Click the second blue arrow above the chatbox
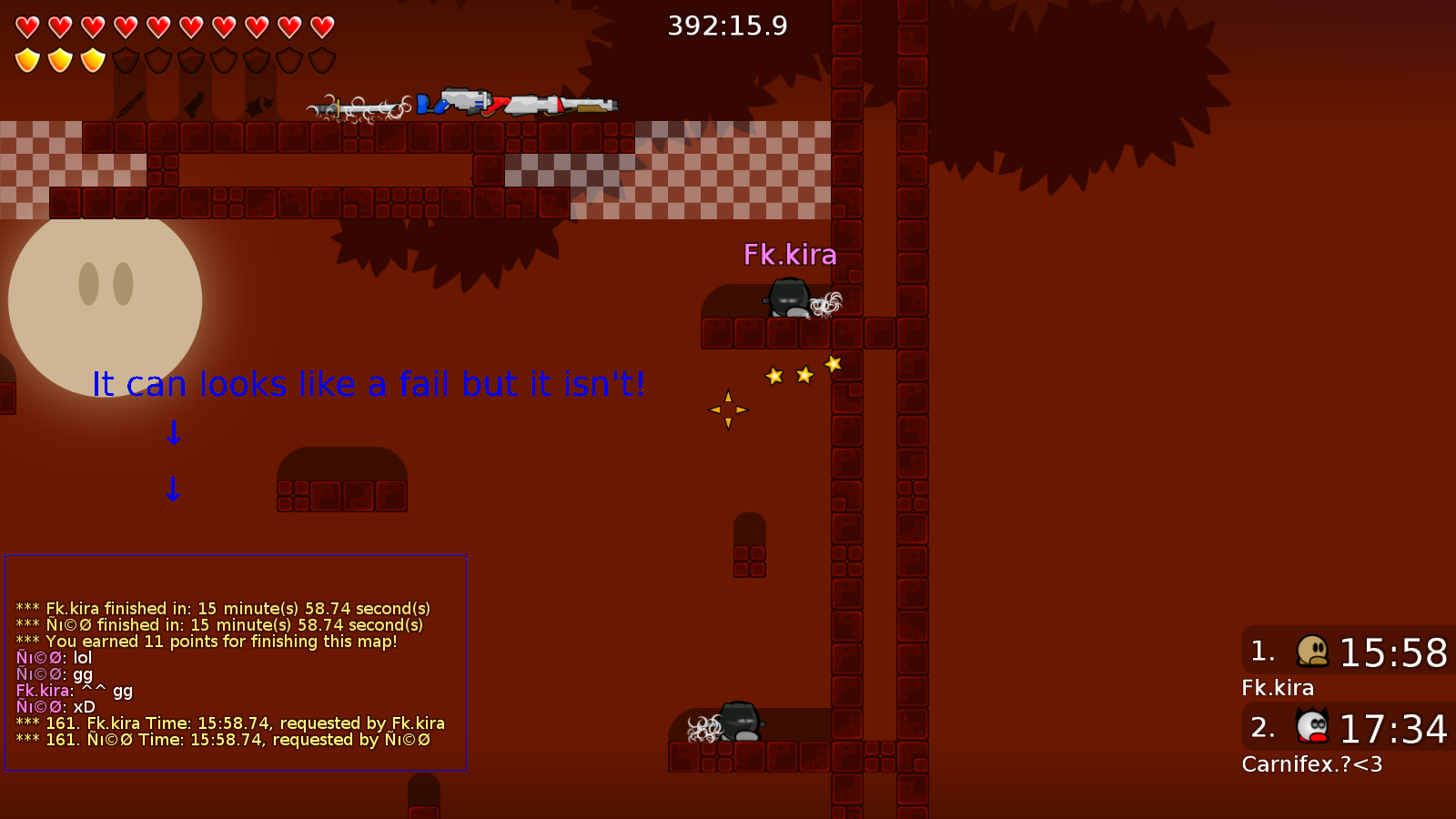 (x=173, y=490)
